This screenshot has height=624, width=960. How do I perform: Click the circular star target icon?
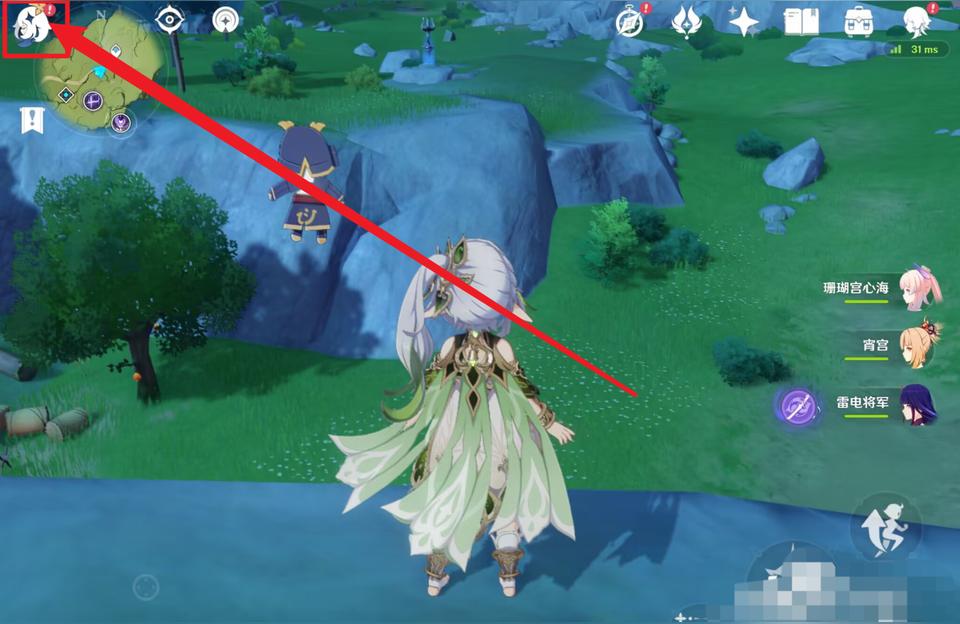point(227,21)
